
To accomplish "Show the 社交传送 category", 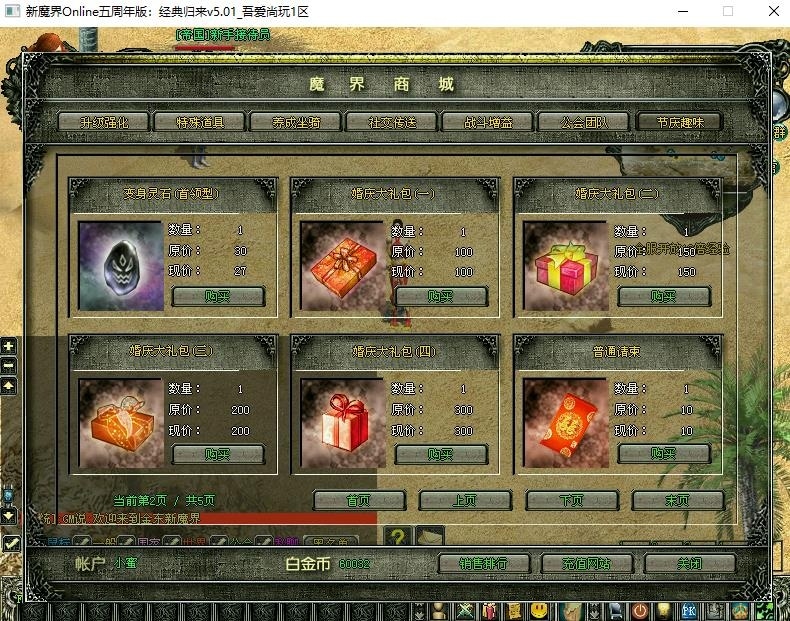I will 392,122.
